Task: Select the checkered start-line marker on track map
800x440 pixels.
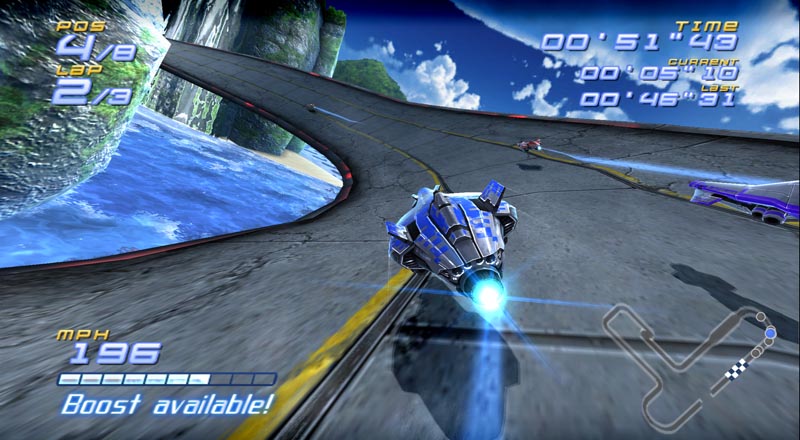Action: point(735,373)
